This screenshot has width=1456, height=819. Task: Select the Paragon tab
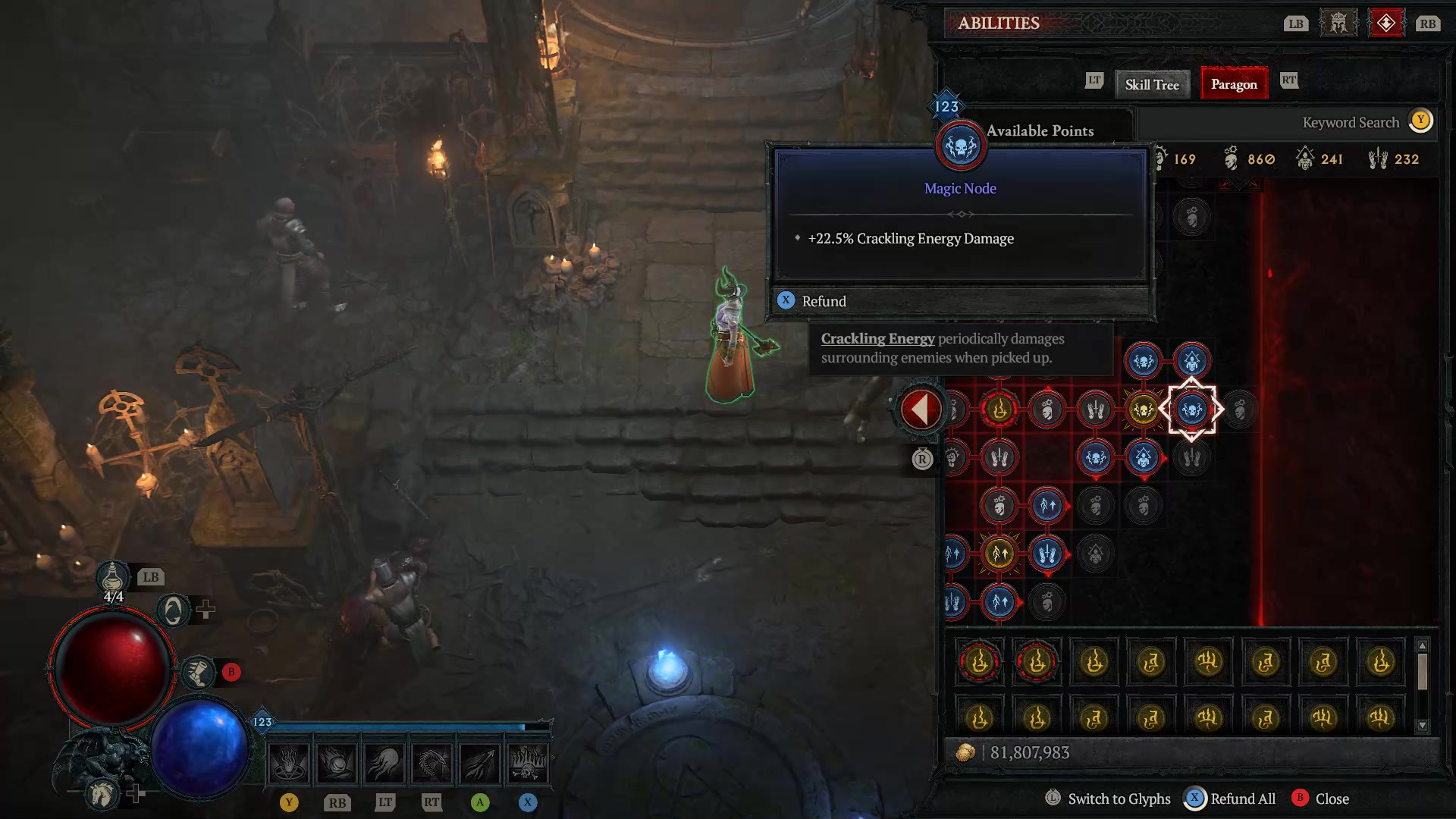coord(1234,84)
